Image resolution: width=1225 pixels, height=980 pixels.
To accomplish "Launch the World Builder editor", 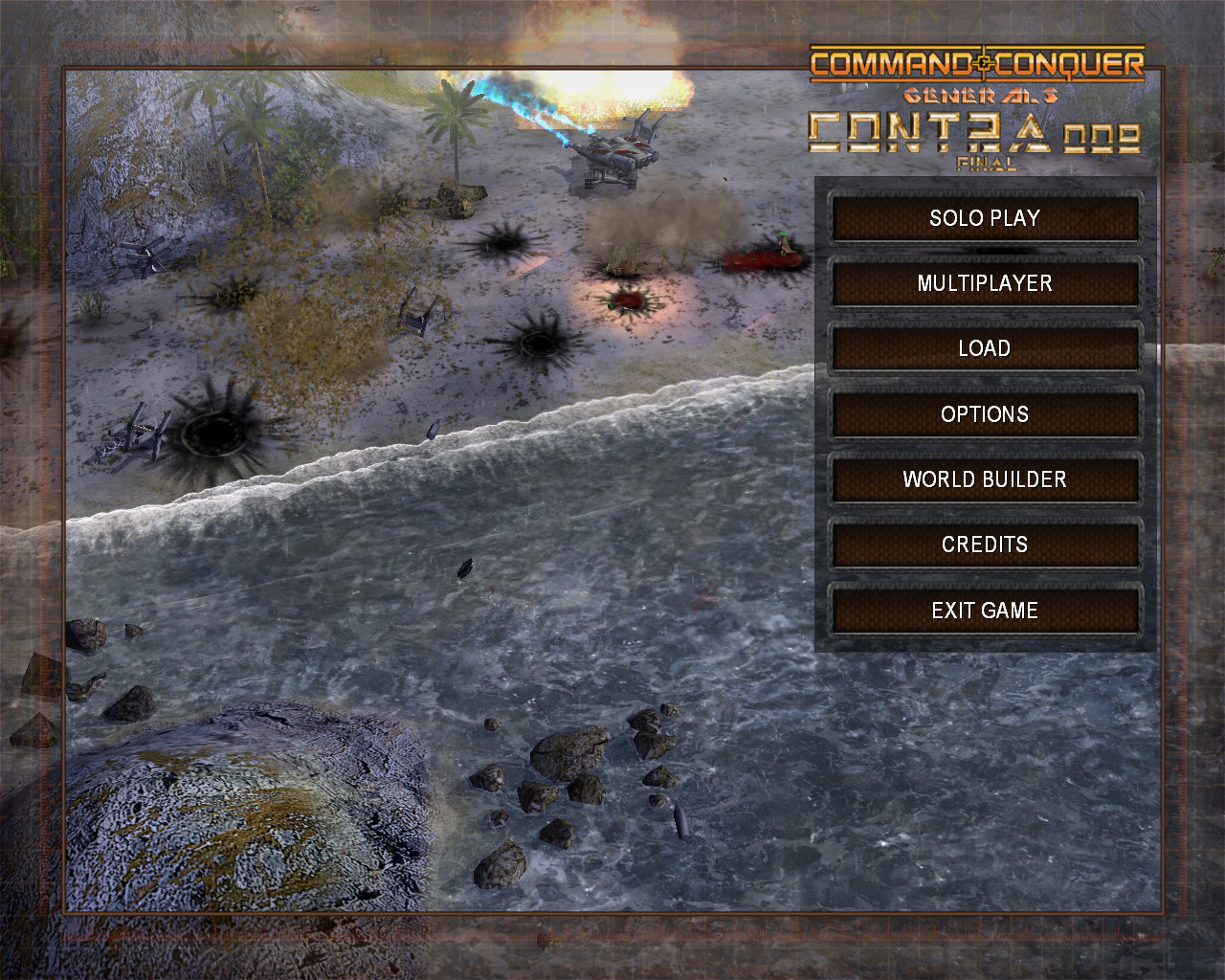I will 985,479.
